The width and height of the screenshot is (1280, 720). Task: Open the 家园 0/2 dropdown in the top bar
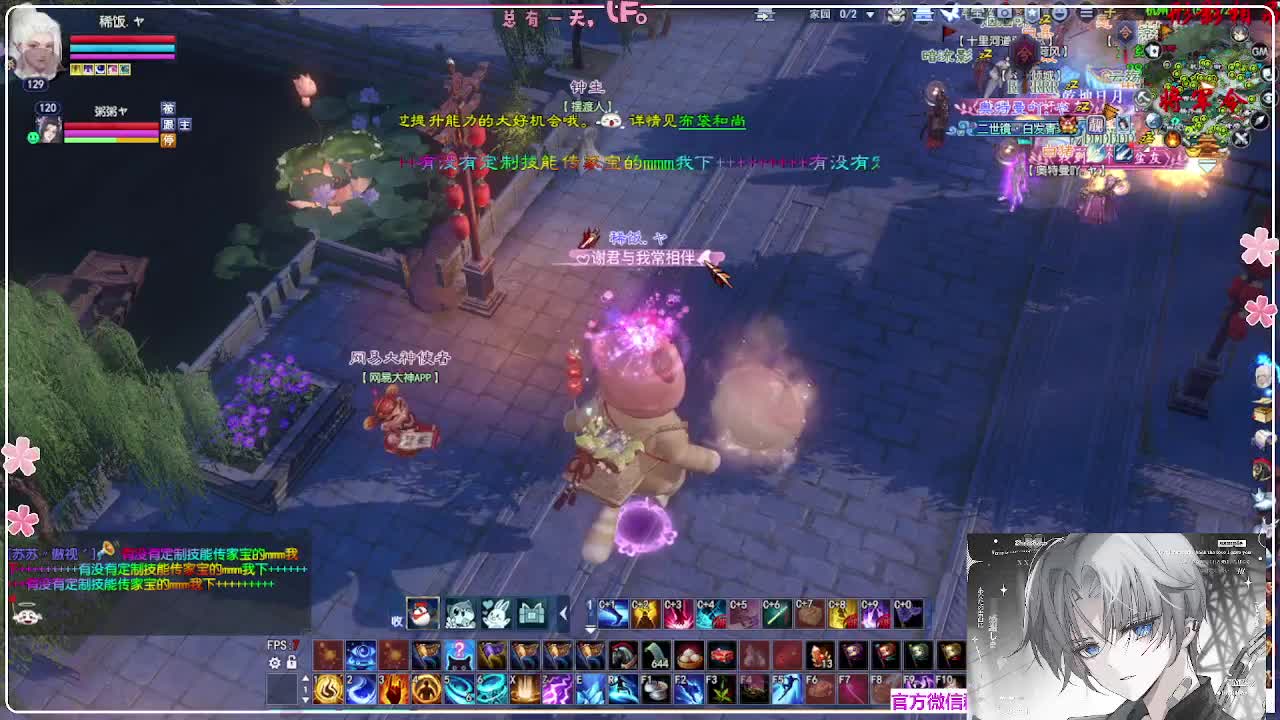870,13
